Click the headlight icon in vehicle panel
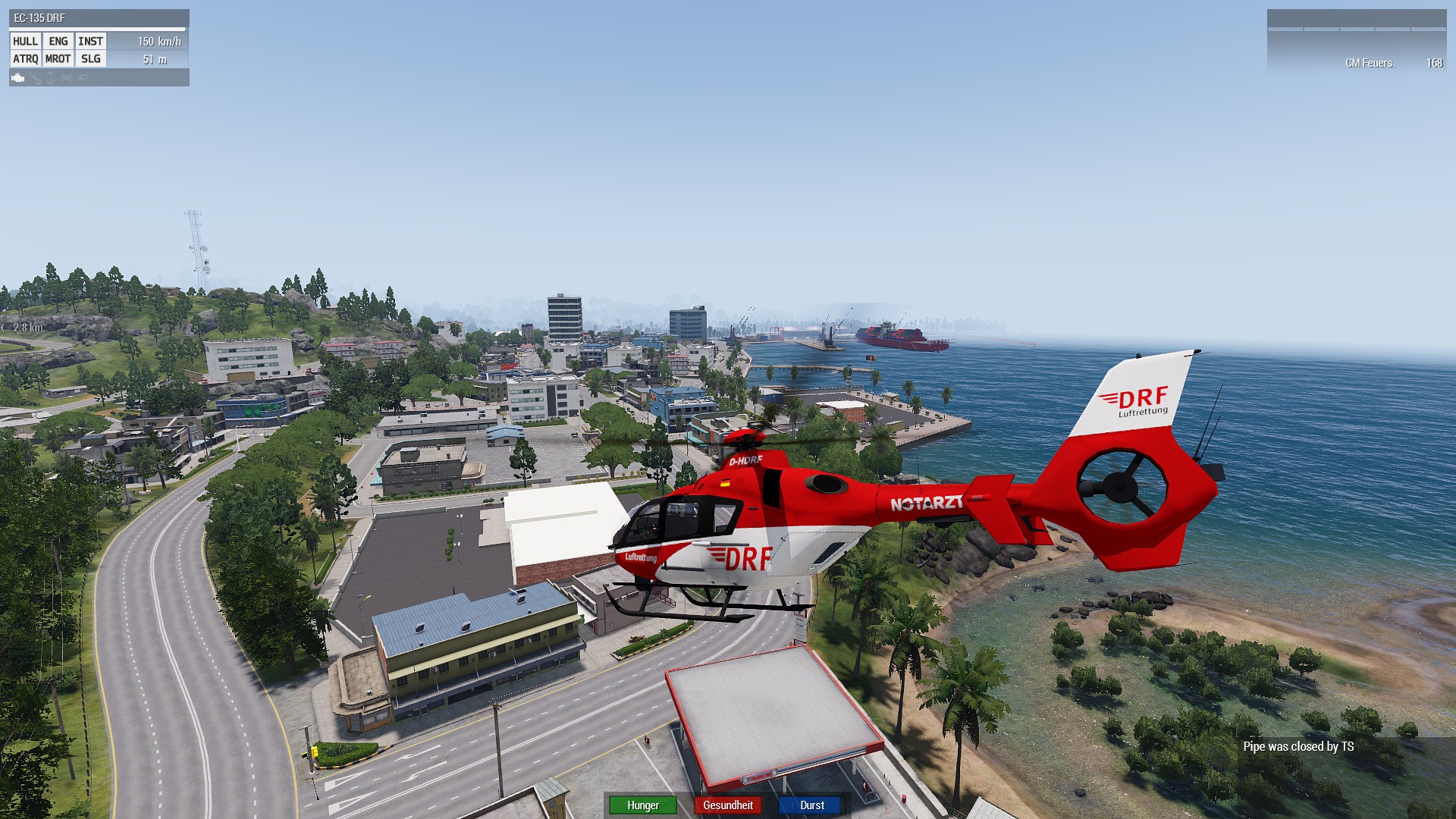The image size is (1456, 819). [x=83, y=78]
